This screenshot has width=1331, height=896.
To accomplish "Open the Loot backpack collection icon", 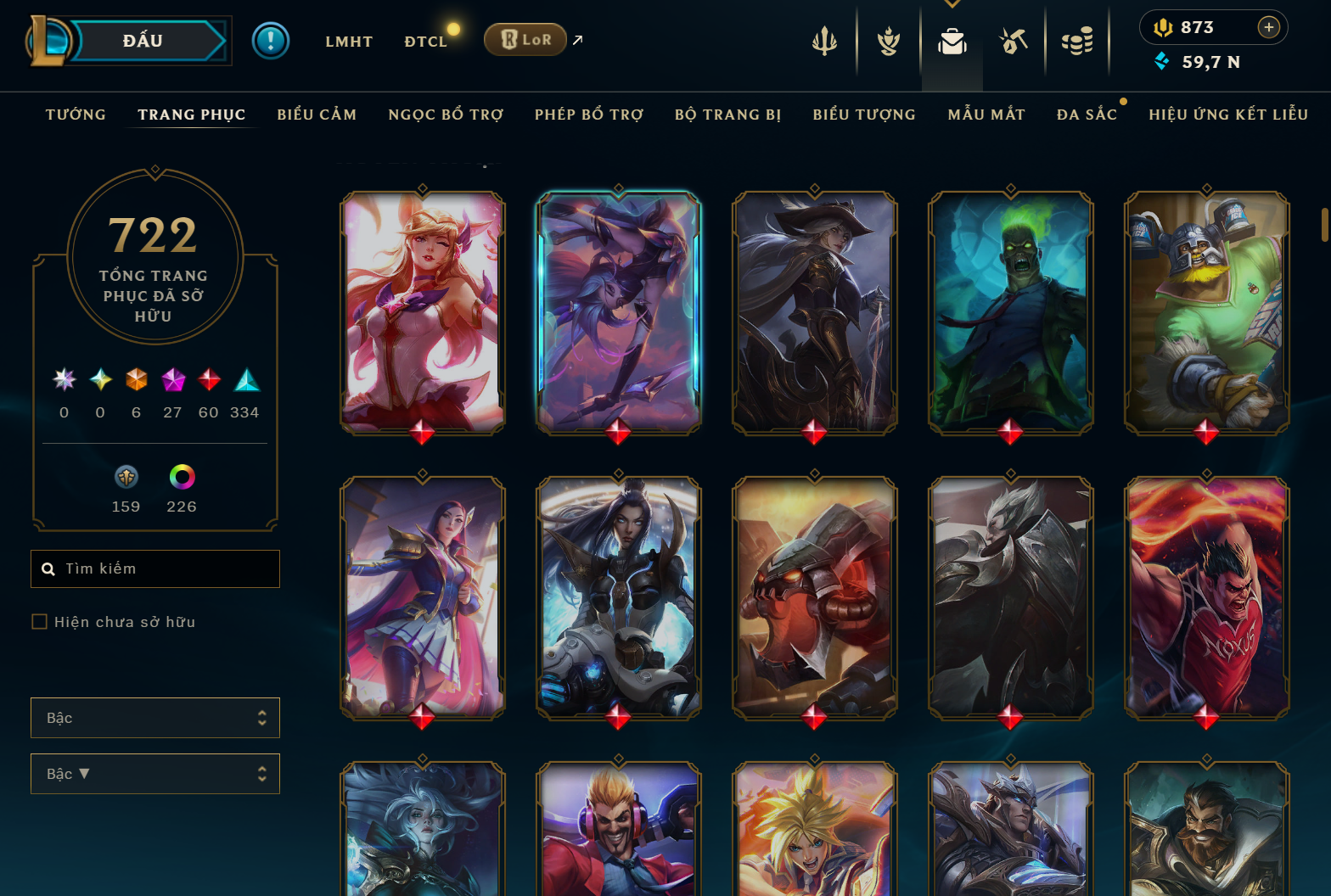I will [952, 40].
